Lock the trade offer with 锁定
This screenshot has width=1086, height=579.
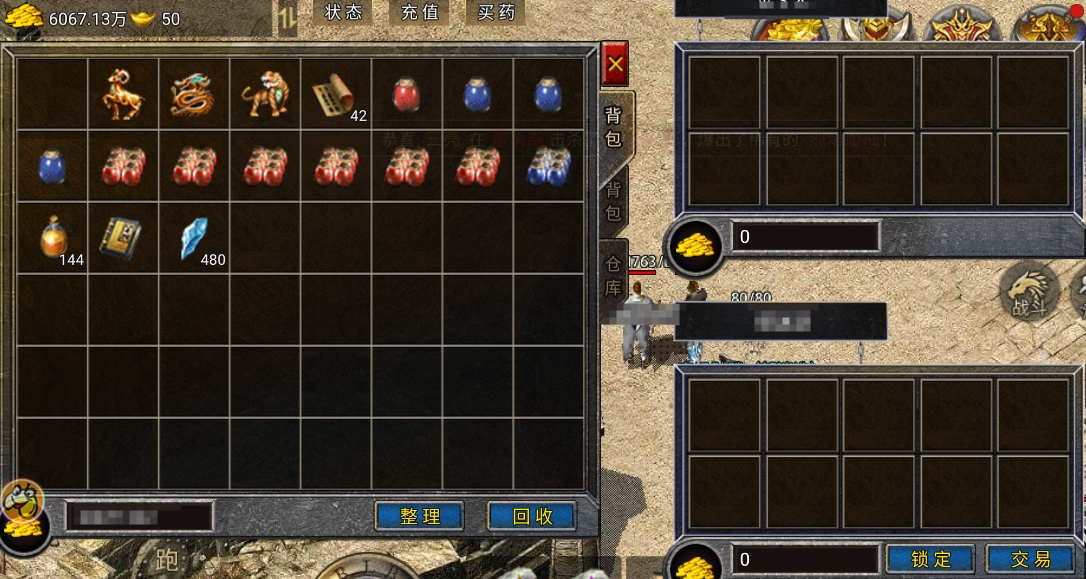931,559
